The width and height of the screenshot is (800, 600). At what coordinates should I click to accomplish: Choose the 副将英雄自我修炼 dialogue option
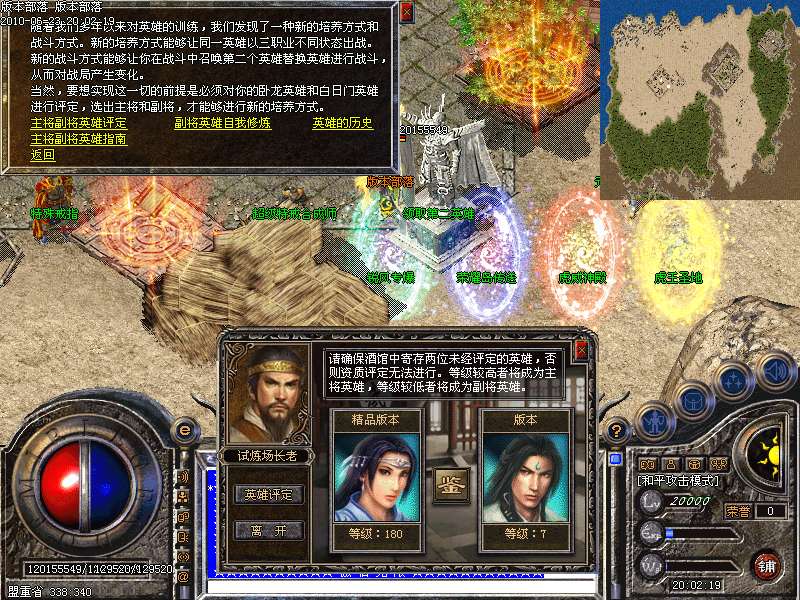click(222, 123)
